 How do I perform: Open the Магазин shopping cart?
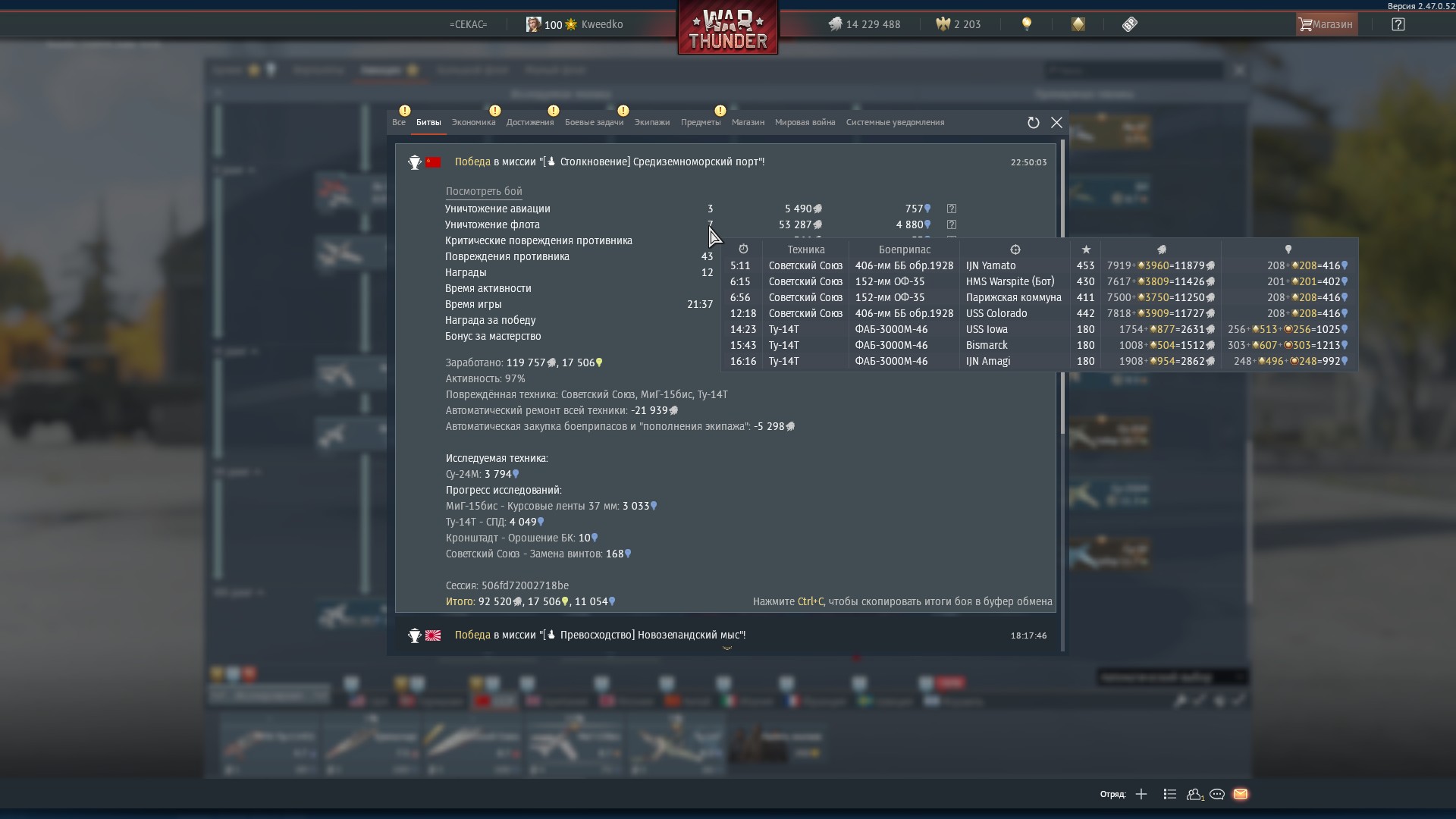(x=1324, y=24)
